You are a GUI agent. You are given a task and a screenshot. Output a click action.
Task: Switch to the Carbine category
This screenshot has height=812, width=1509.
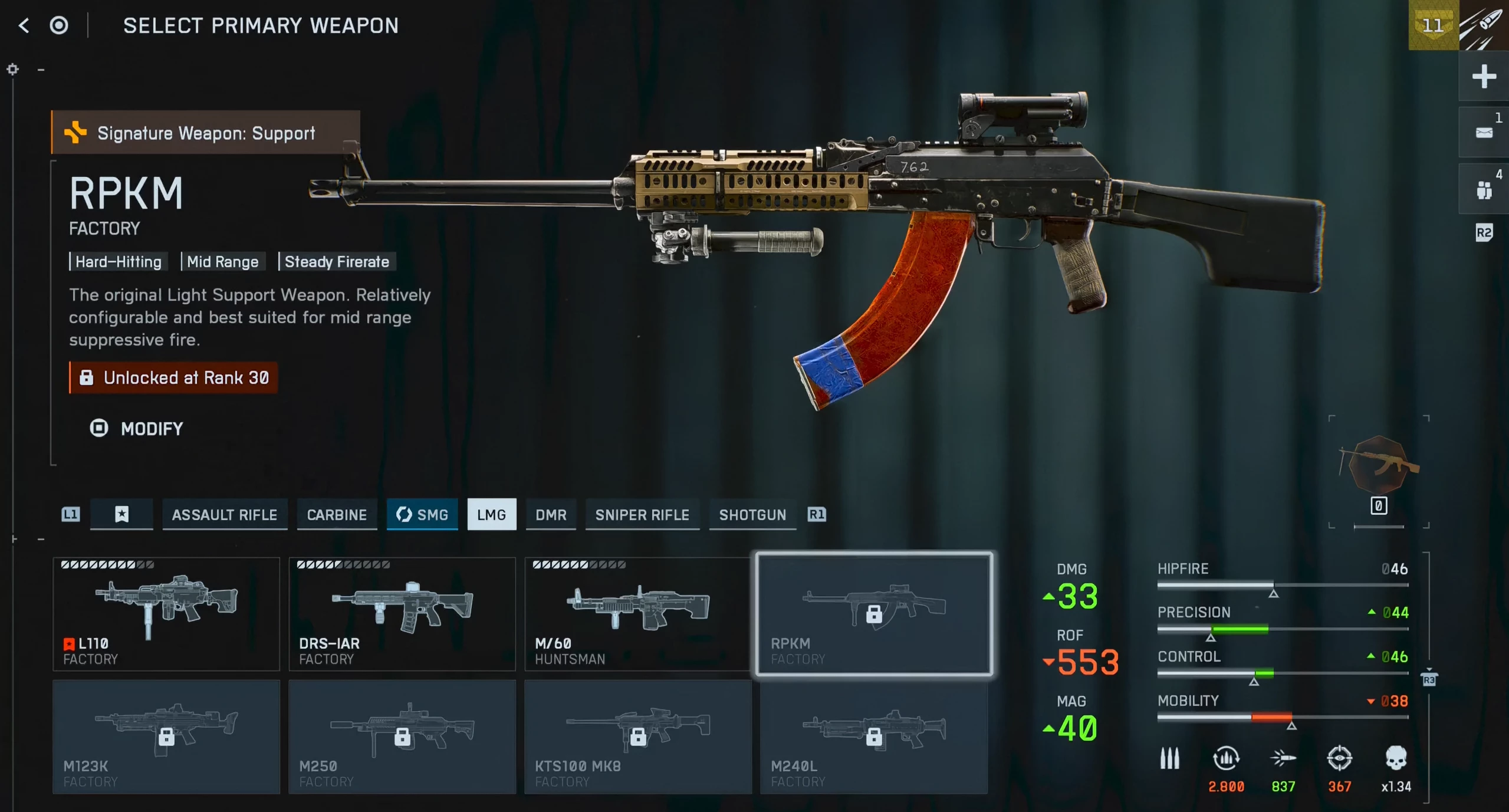[337, 514]
